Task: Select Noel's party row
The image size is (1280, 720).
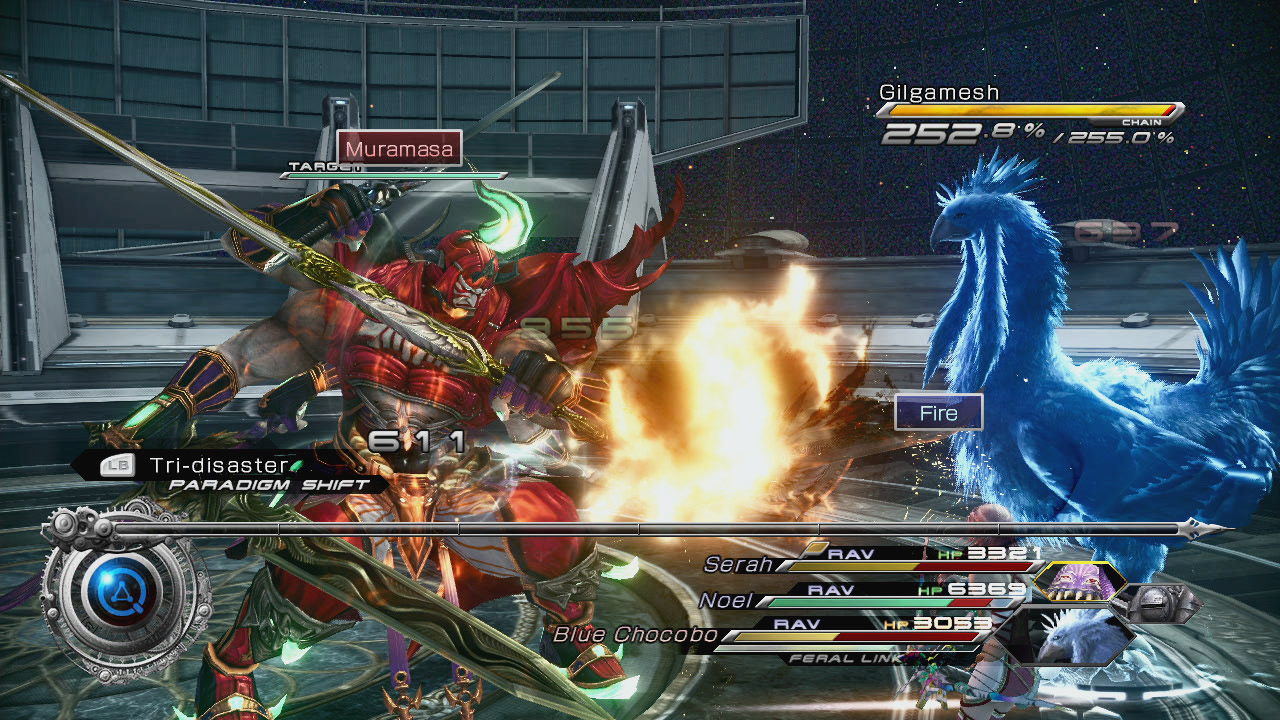Action: coord(860,598)
